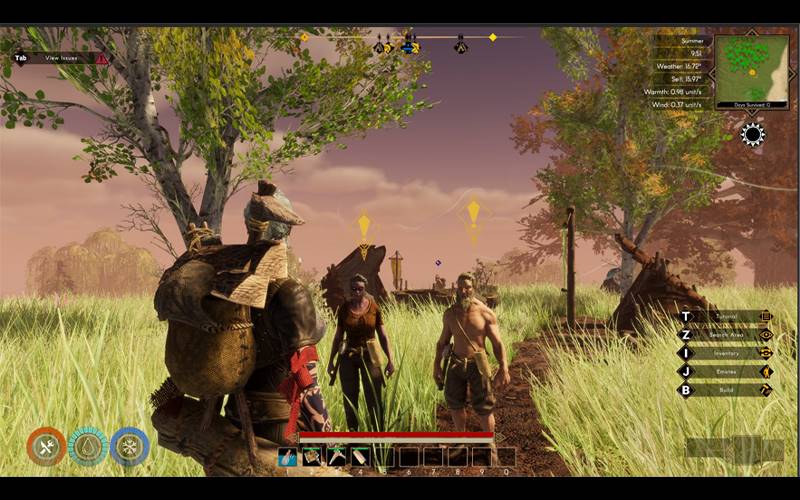Select the first hotbar slot with blue tool
This screenshot has height=500, width=800.
pos(288,457)
